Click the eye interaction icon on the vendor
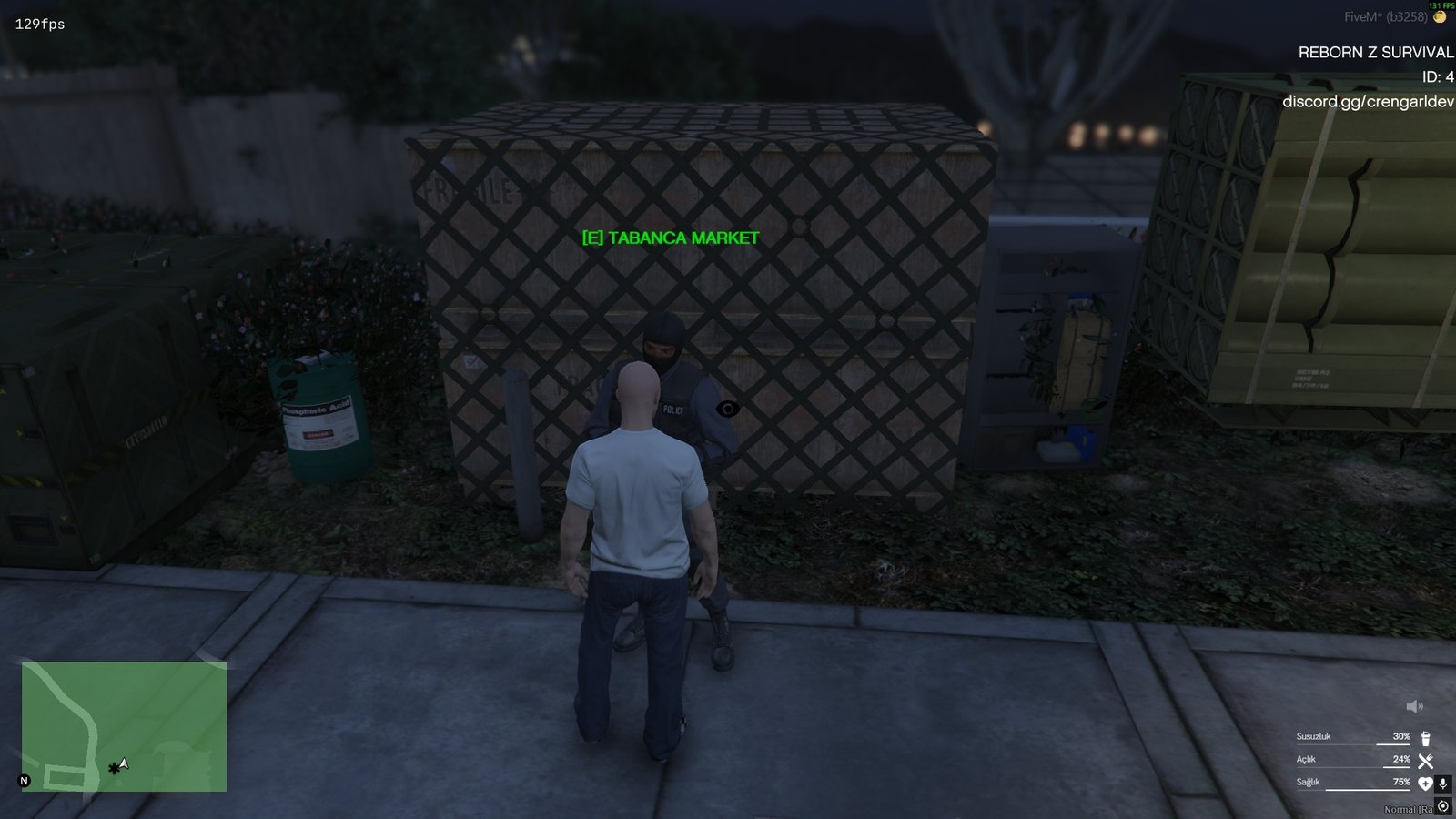 pos(728,409)
